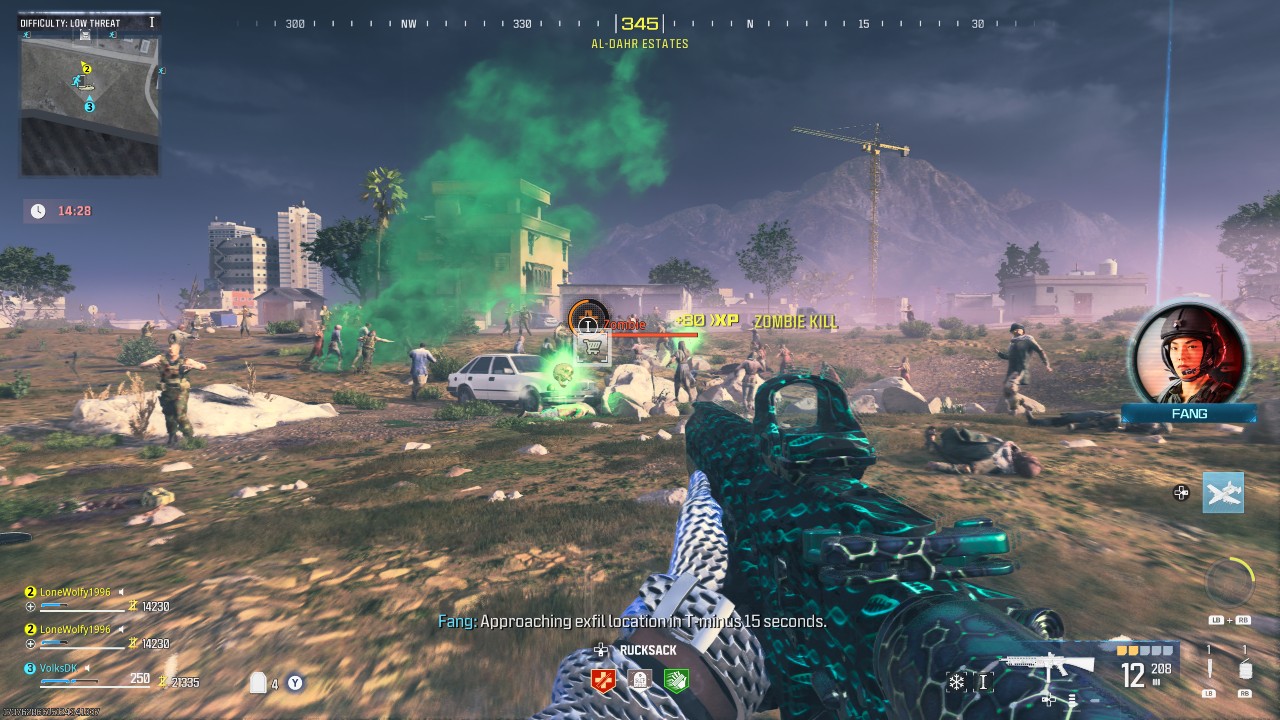
Task: Select the green Stamin-Up perk icon
Action: coord(676,679)
